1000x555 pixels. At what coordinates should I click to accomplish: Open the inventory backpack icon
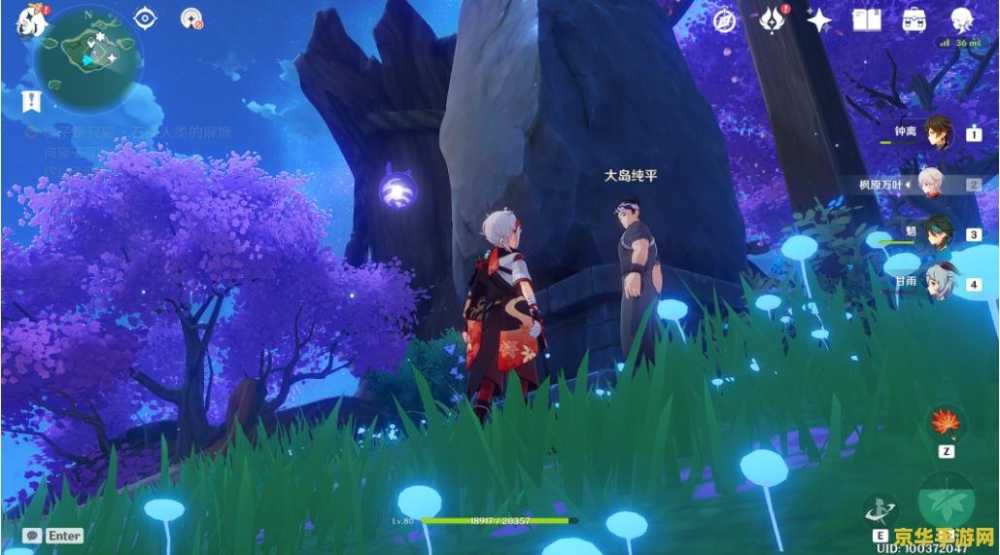[913, 19]
